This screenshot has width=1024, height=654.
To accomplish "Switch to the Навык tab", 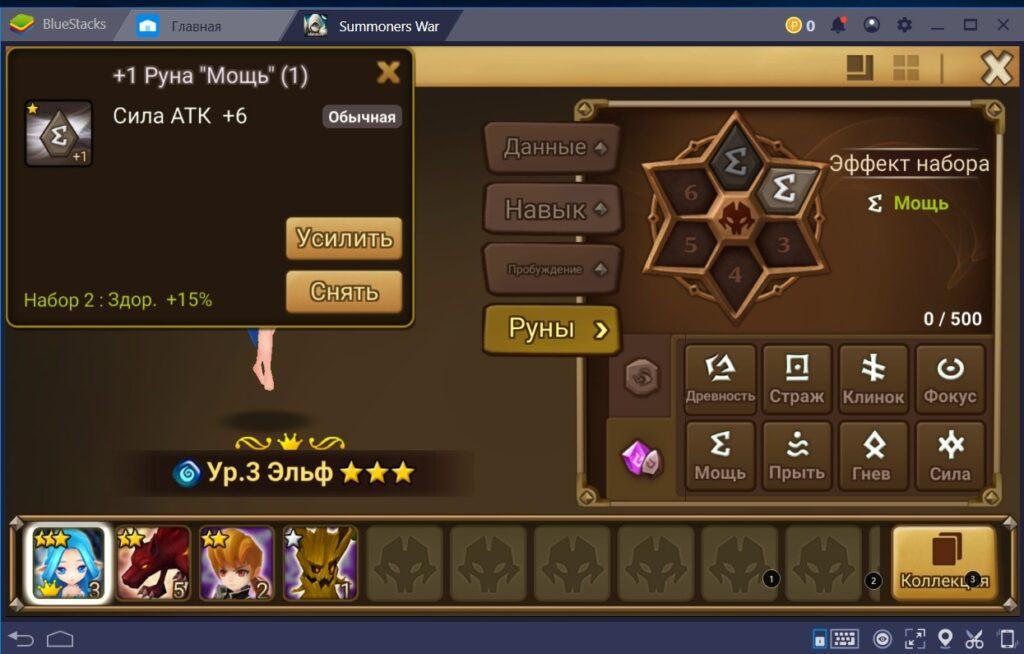I will (x=551, y=209).
